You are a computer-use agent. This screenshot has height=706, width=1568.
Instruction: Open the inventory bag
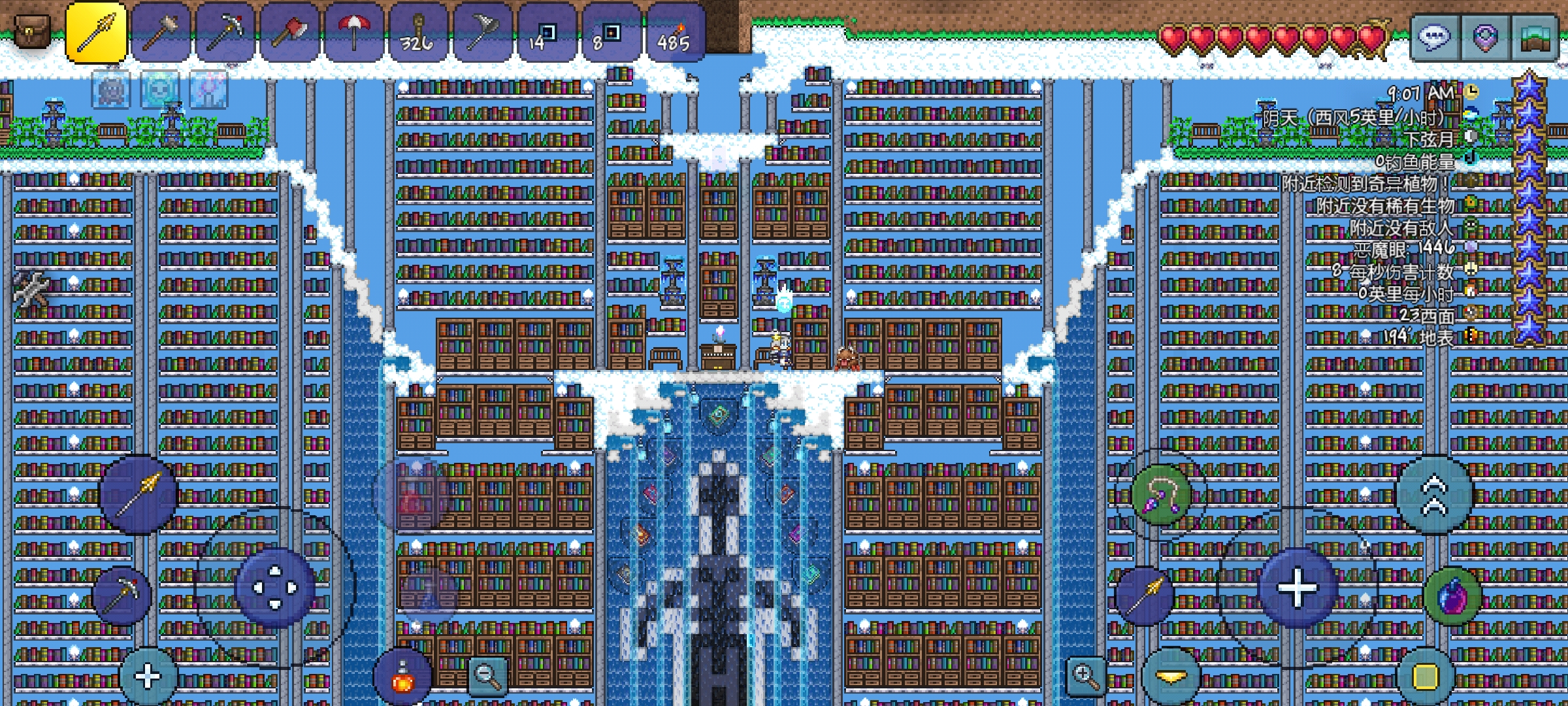(31, 31)
